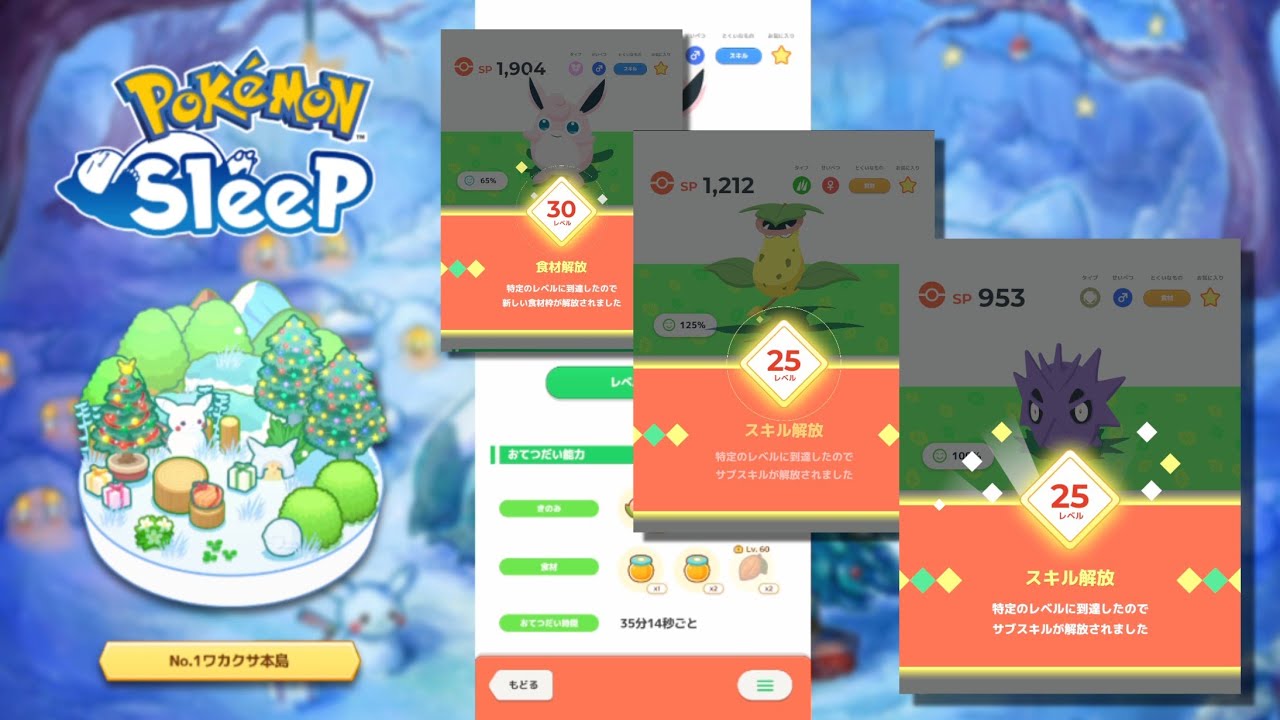The width and height of the screenshot is (1280, 720).
Task: Expand the きのみ berry details row
Action: point(549,507)
